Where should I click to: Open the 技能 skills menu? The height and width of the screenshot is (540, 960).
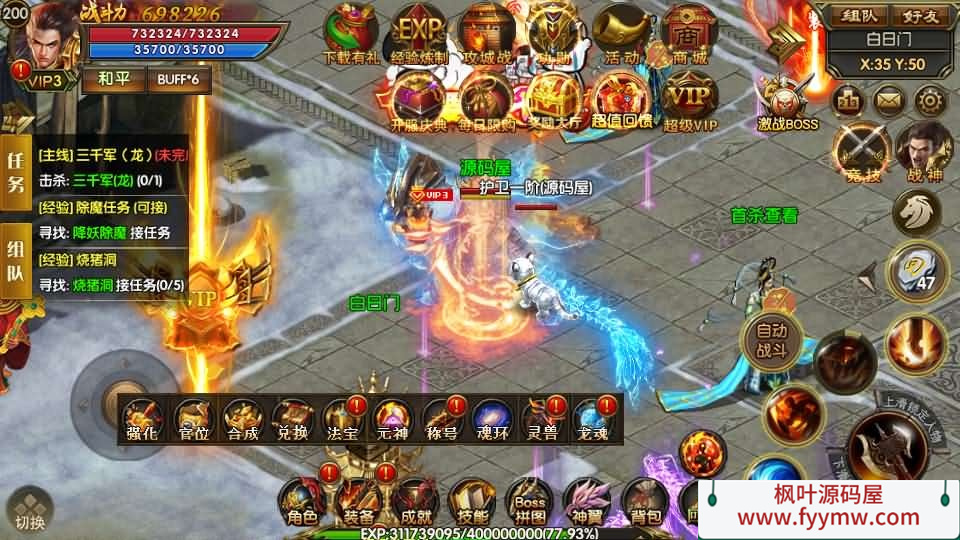[470, 499]
